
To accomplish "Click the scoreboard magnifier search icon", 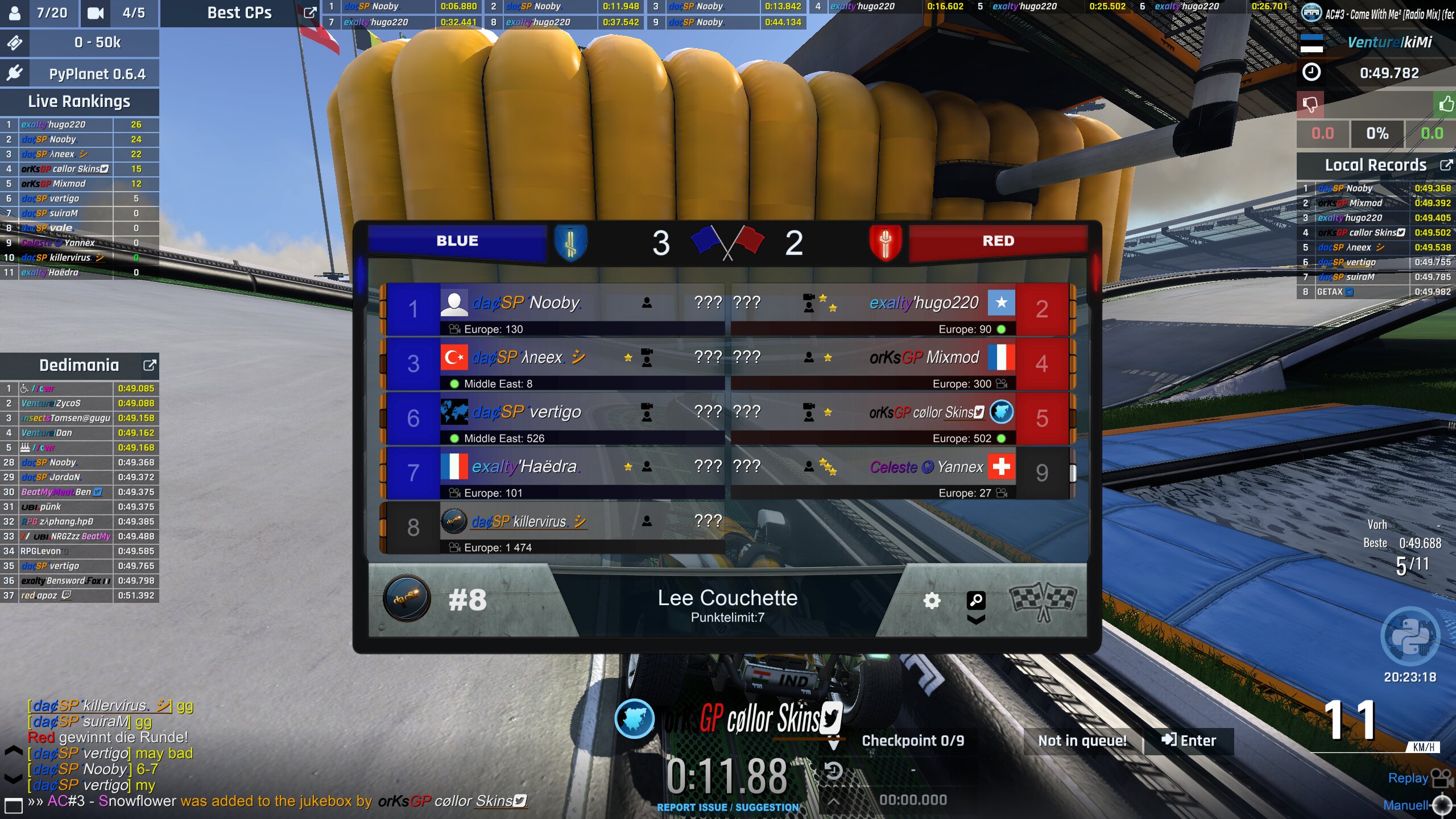I will coord(976,600).
